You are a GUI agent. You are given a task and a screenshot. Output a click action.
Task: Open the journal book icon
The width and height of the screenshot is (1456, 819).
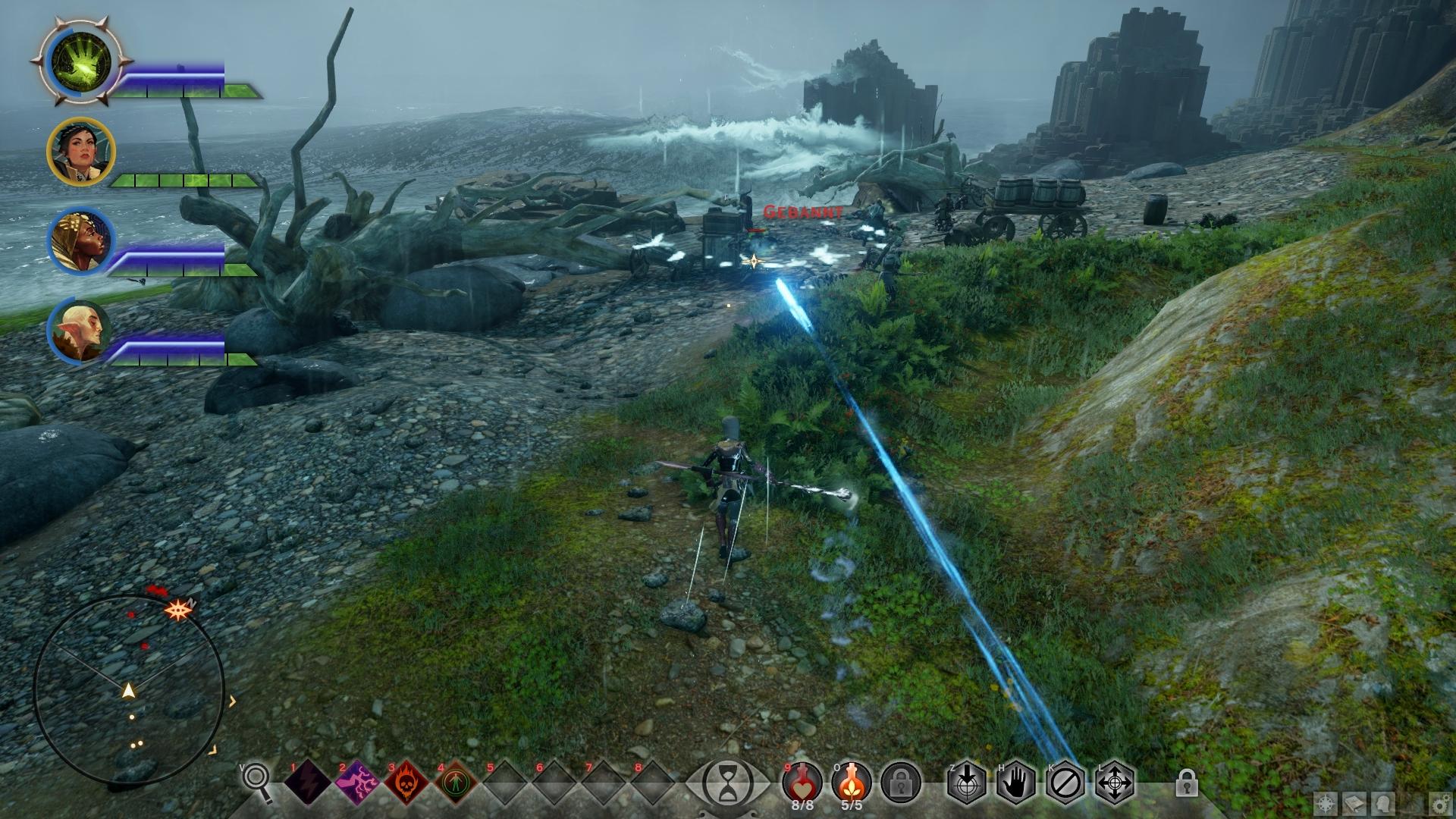click(x=1356, y=804)
